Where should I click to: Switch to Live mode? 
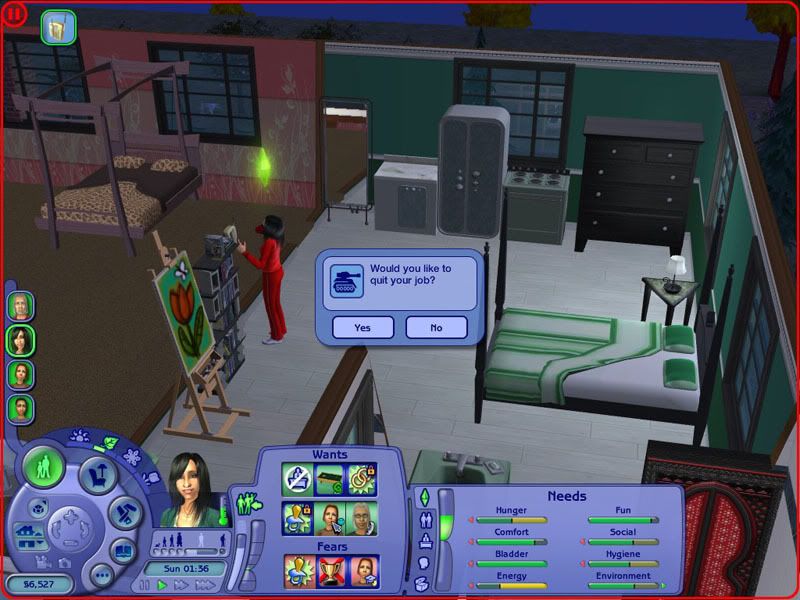coord(44,467)
